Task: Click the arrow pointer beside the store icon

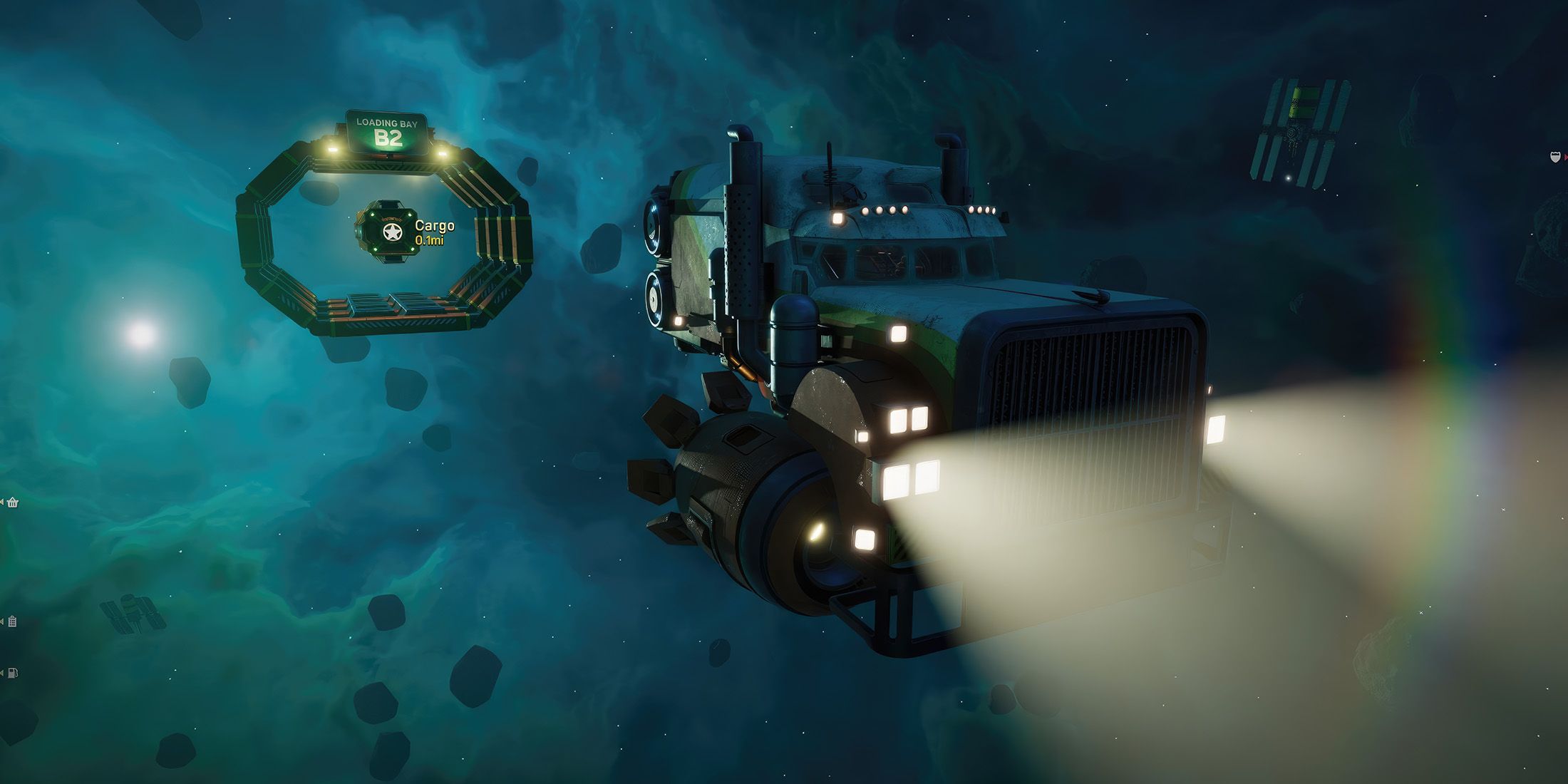Action: 3,500
